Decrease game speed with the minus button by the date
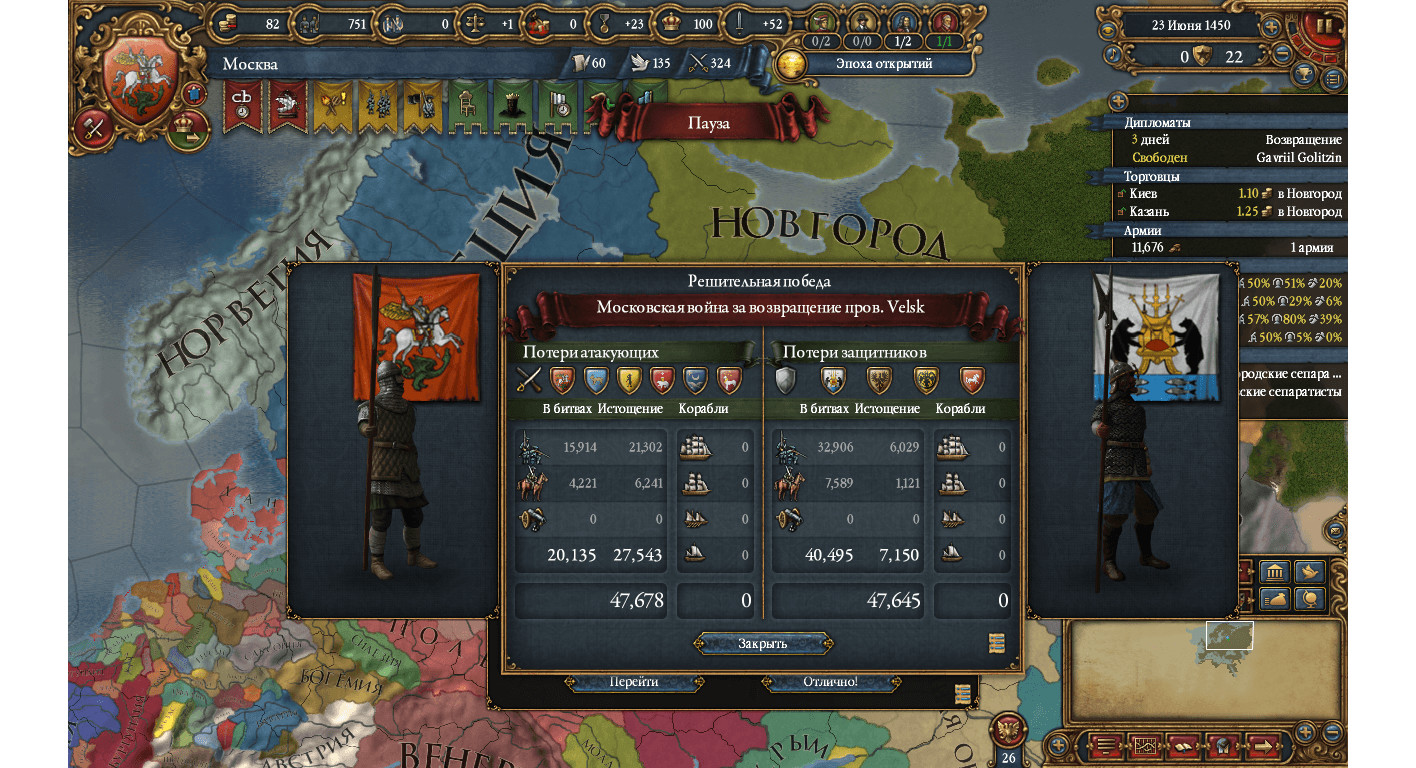 click(x=1281, y=56)
